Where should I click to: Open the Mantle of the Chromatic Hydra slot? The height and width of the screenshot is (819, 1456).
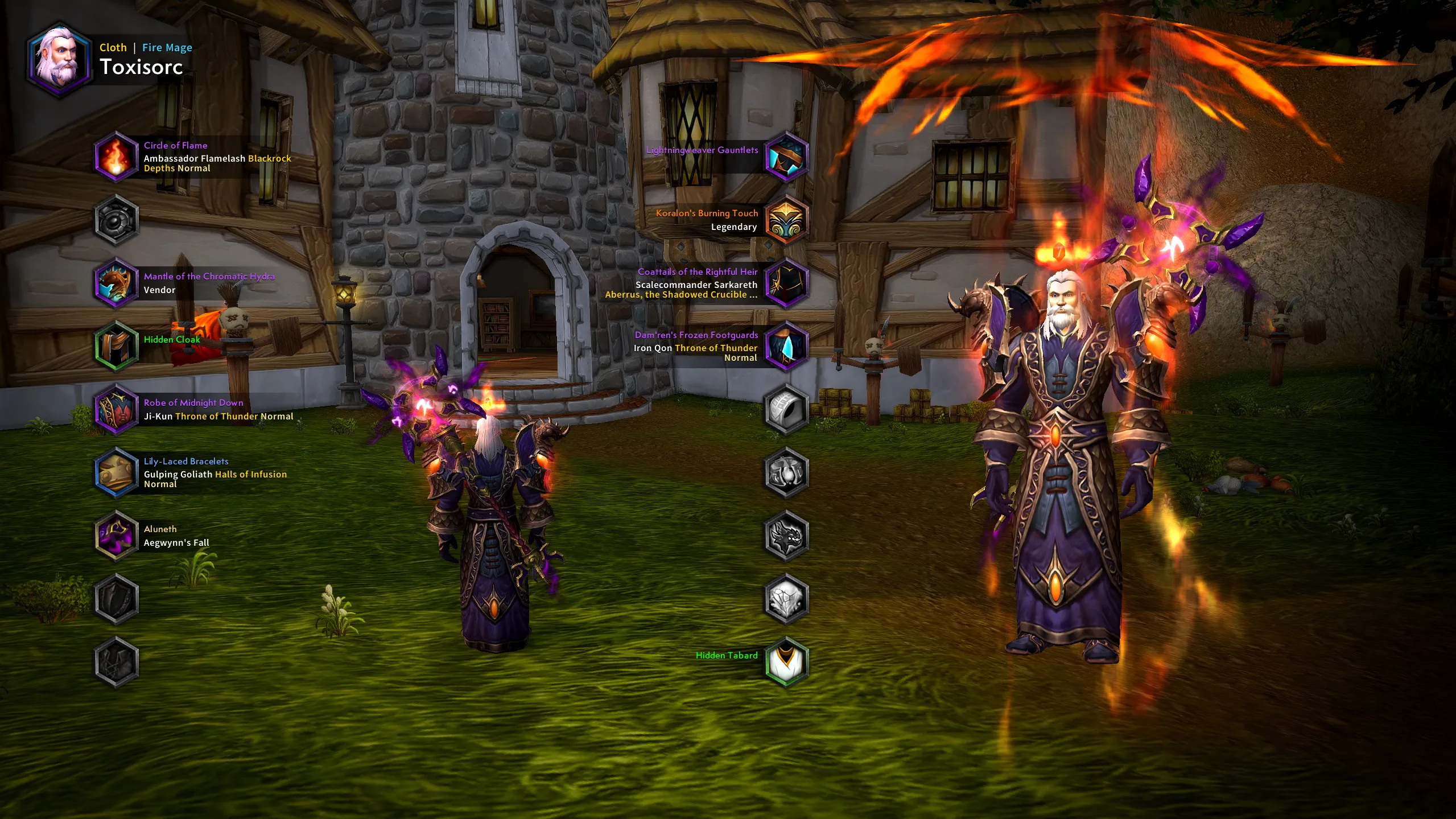click(116, 283)
